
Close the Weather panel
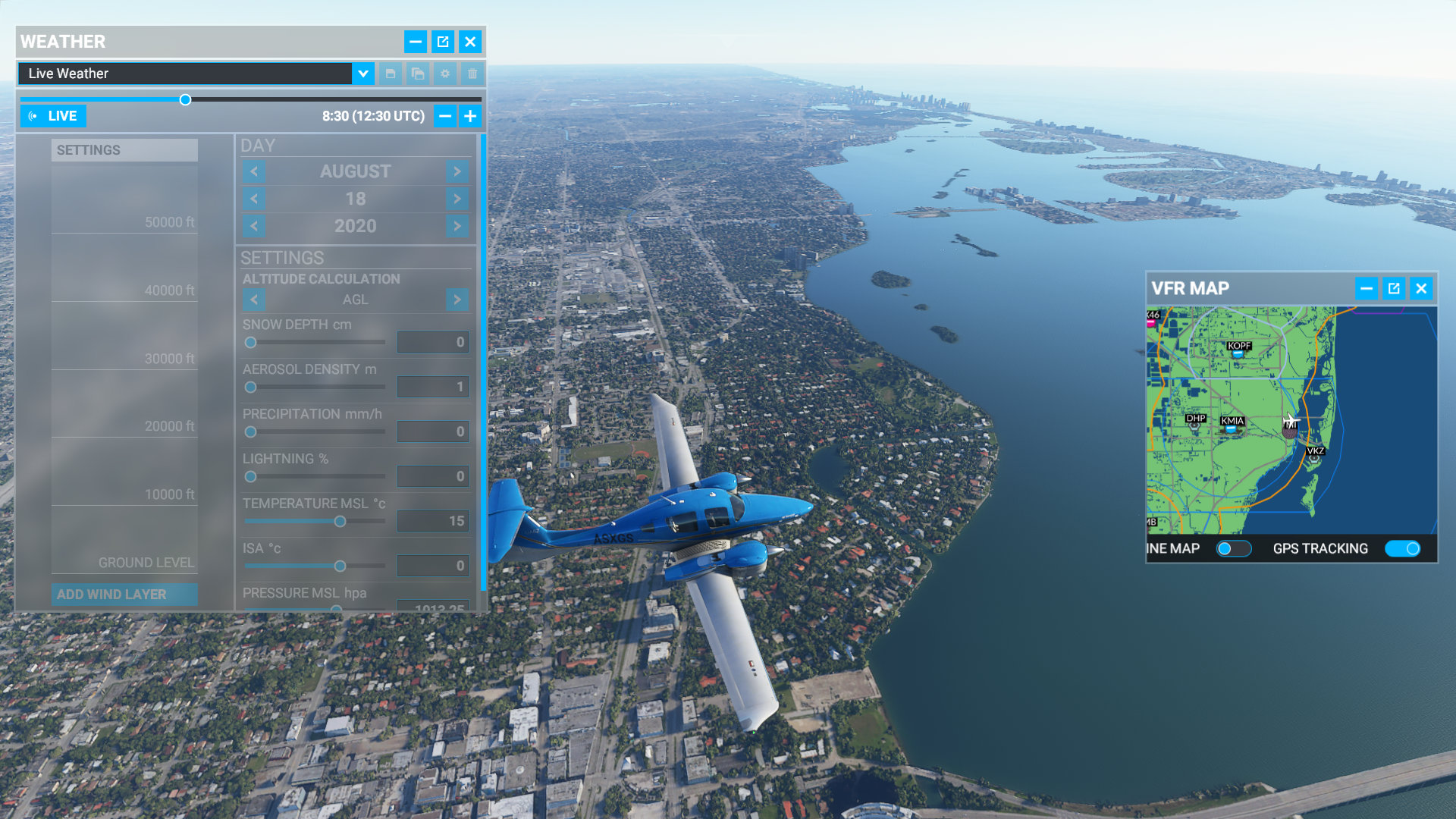click(470, 42)
